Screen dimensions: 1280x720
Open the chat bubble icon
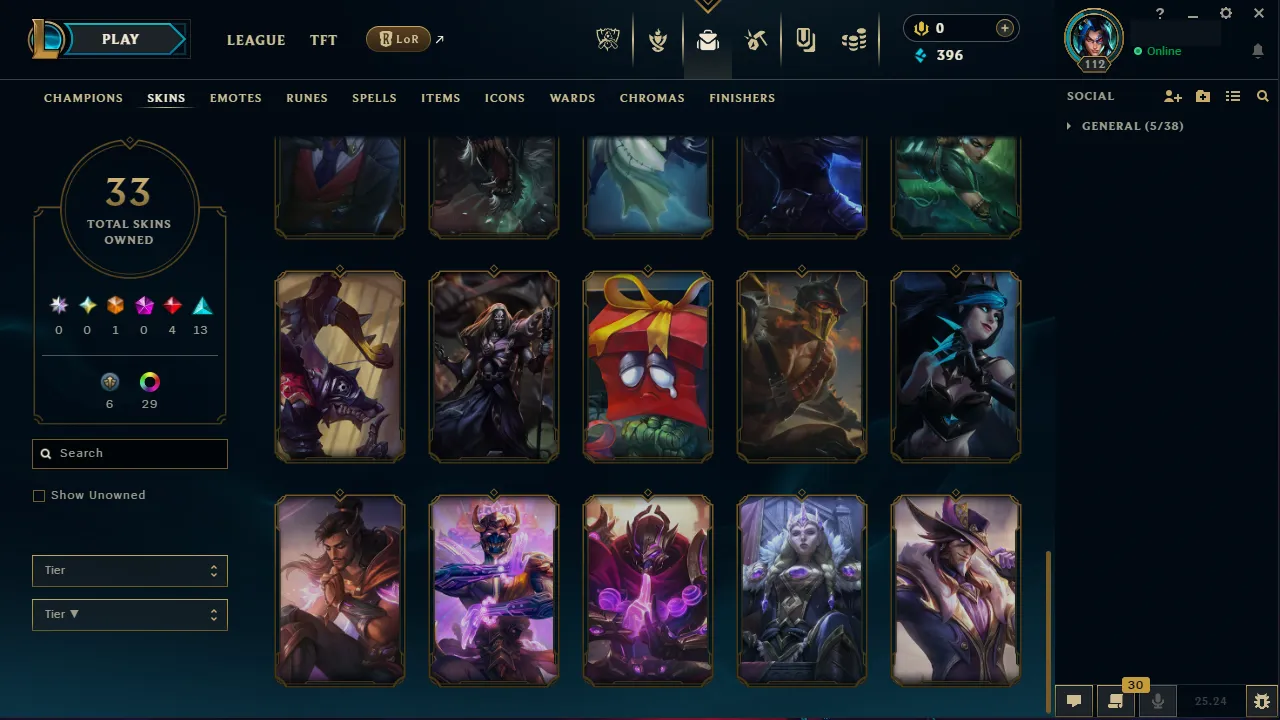tap(1073, 700)
